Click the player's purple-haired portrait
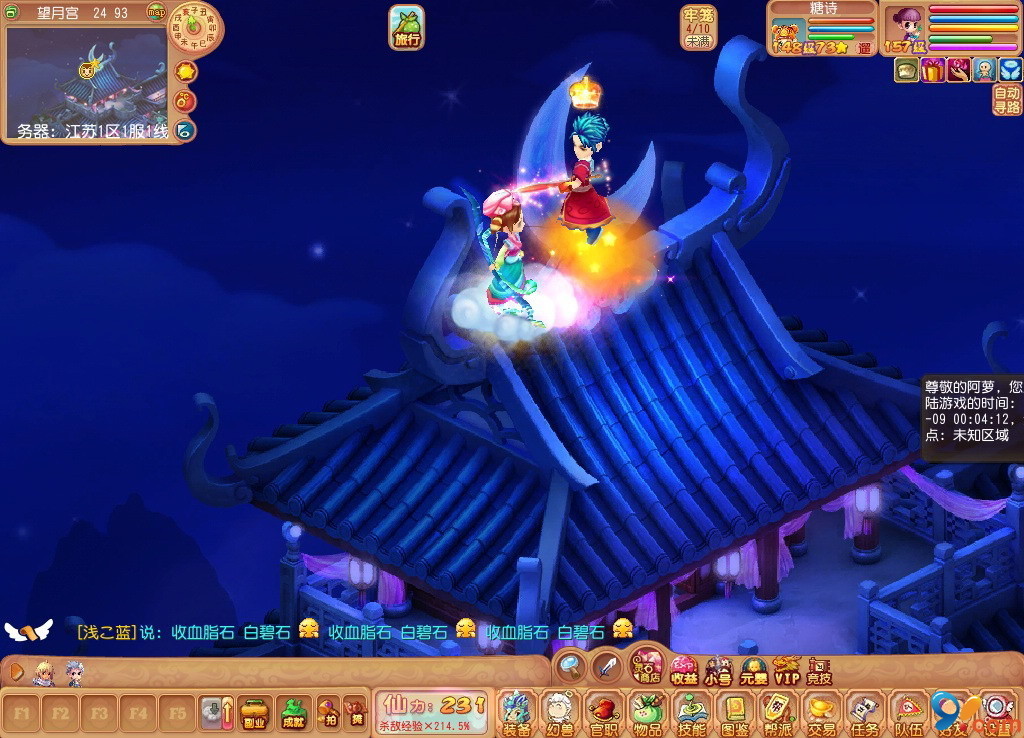This screenshot has height=738, width=1024. 908,24
